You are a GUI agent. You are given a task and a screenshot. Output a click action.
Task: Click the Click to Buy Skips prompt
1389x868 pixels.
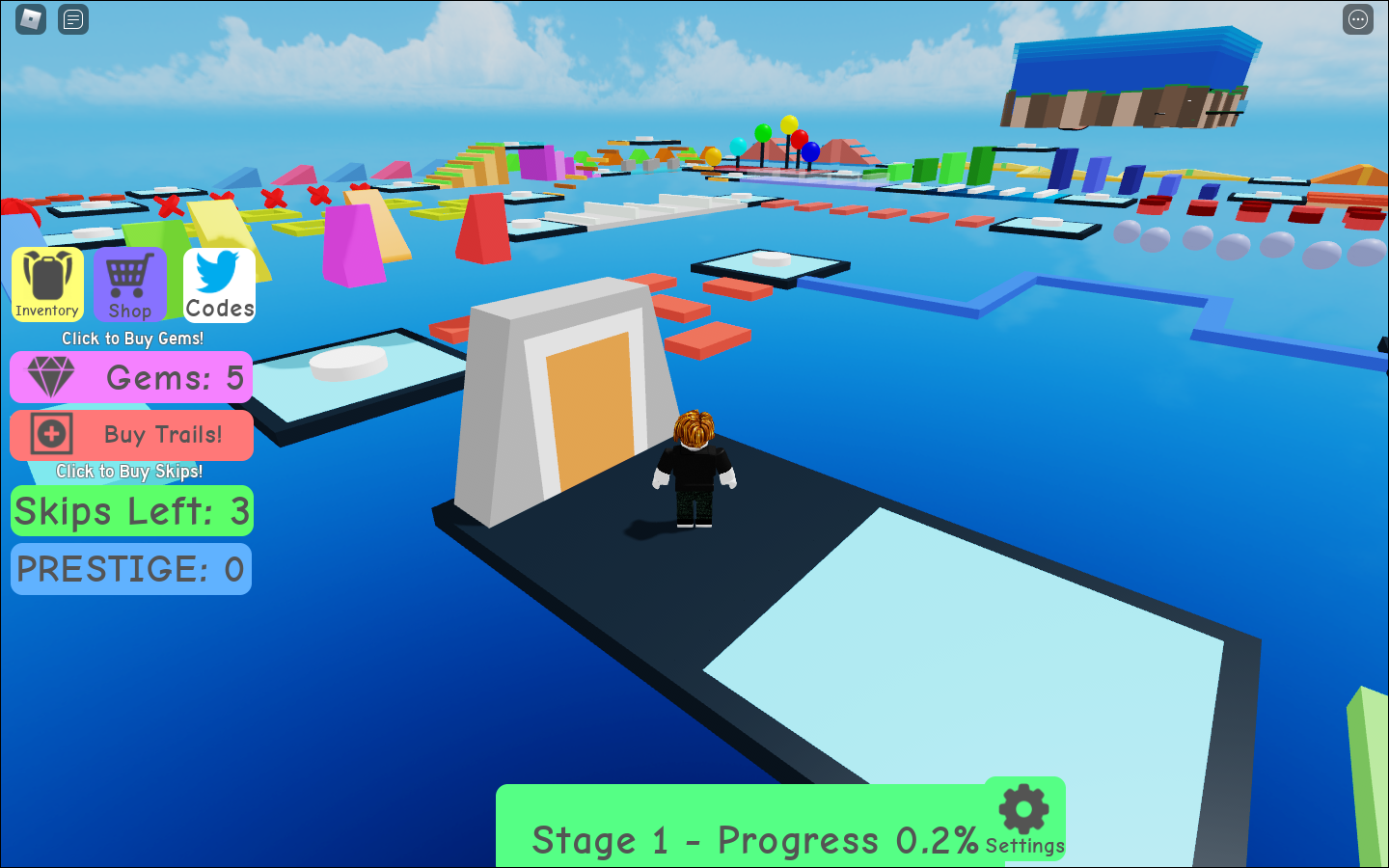131,472
